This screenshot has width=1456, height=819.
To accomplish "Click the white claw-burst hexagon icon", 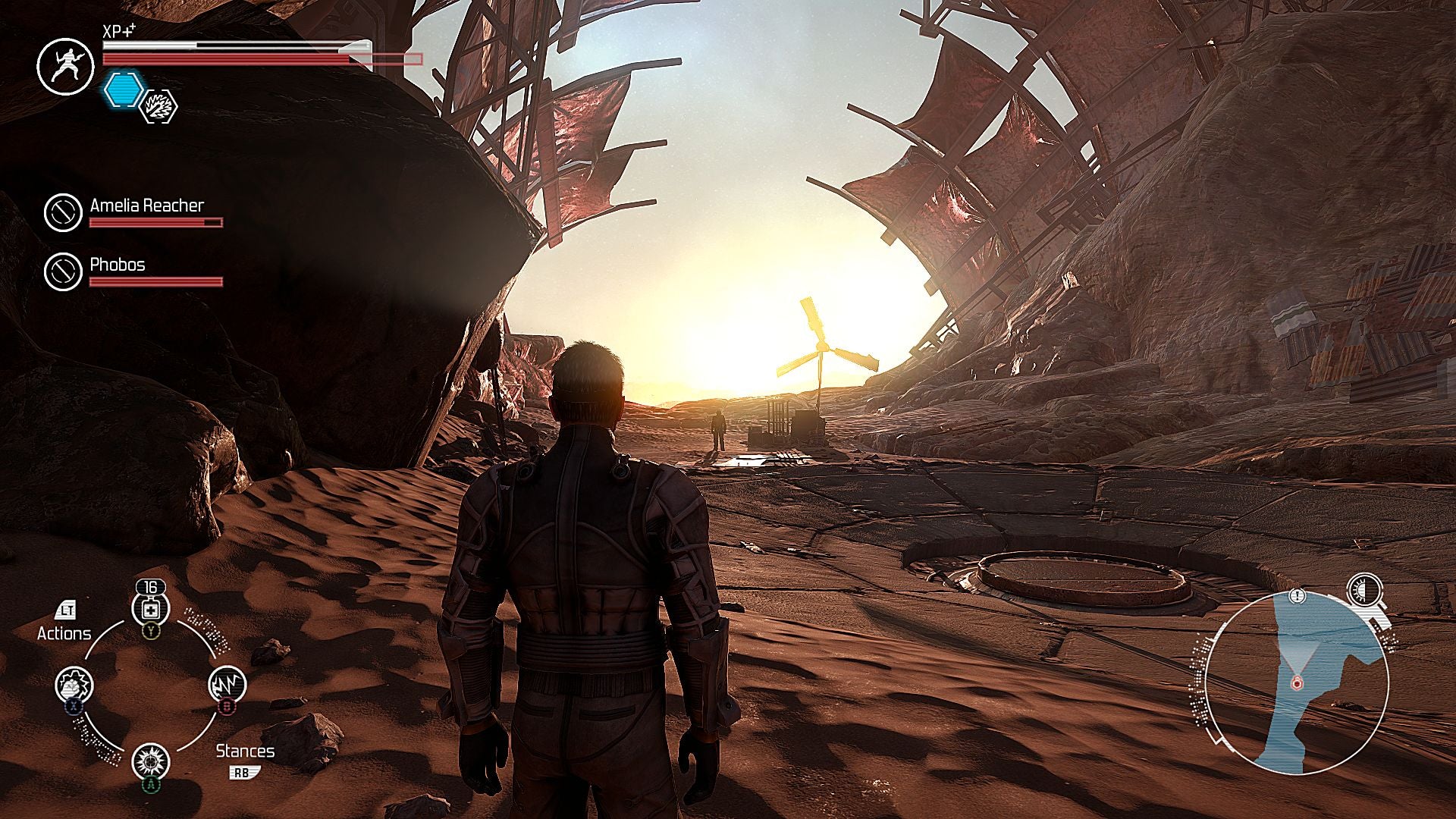I will click(x=160, y=106).
